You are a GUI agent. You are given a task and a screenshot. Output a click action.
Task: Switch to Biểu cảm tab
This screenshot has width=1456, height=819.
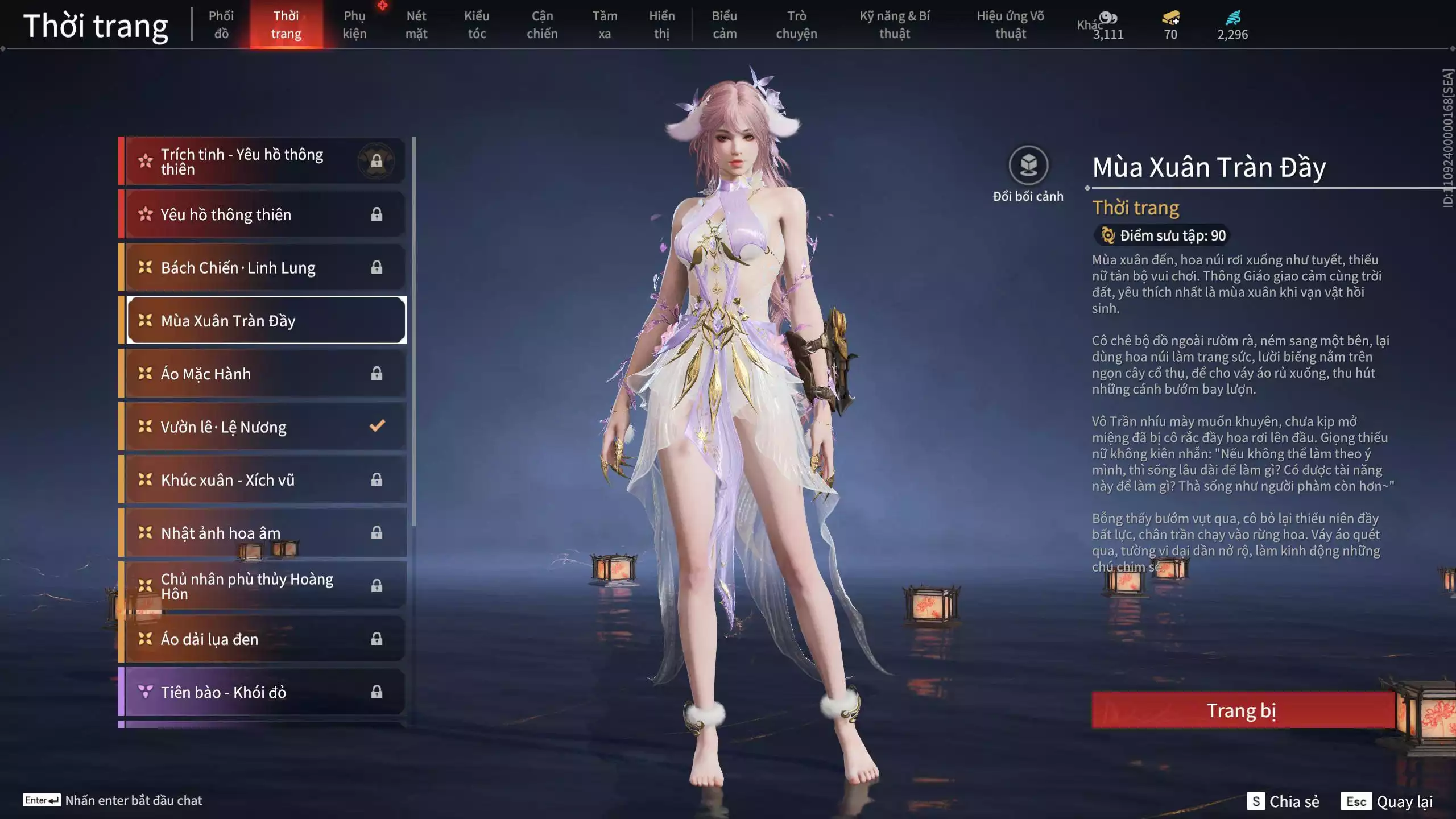click(x=725, y=25)
